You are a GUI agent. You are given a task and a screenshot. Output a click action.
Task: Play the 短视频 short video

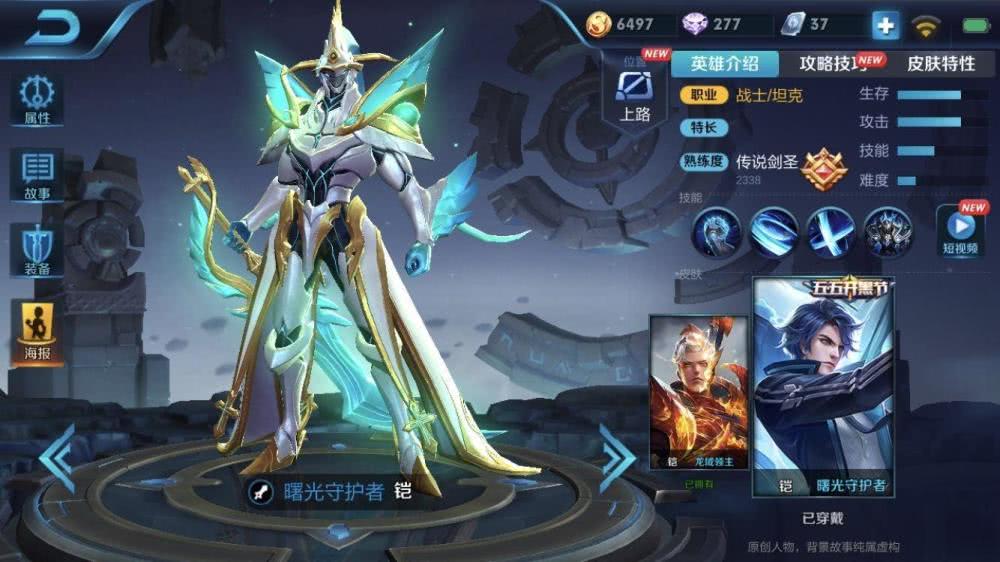tap(959, 232)
